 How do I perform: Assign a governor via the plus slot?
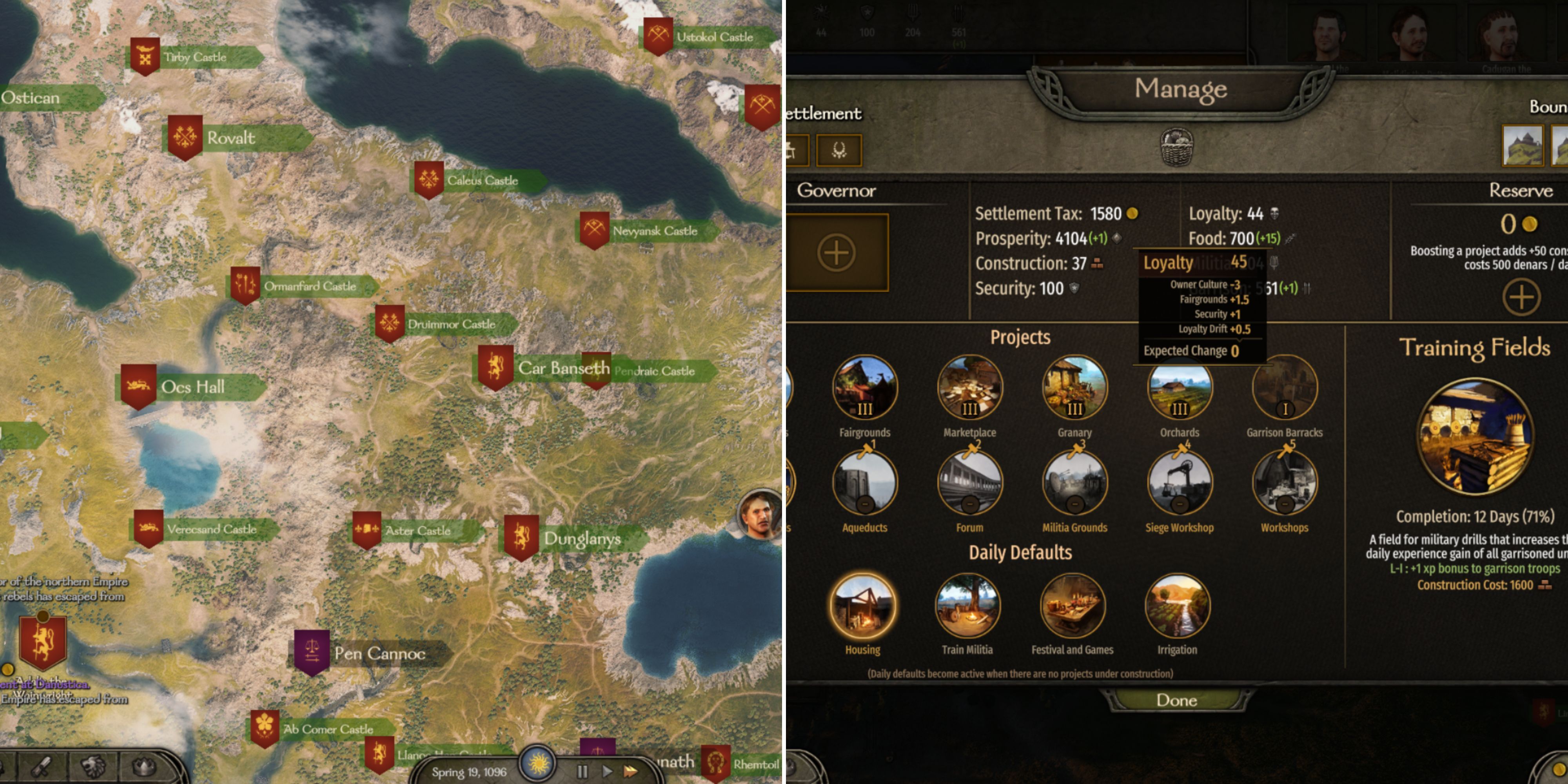tap(837, 252)
